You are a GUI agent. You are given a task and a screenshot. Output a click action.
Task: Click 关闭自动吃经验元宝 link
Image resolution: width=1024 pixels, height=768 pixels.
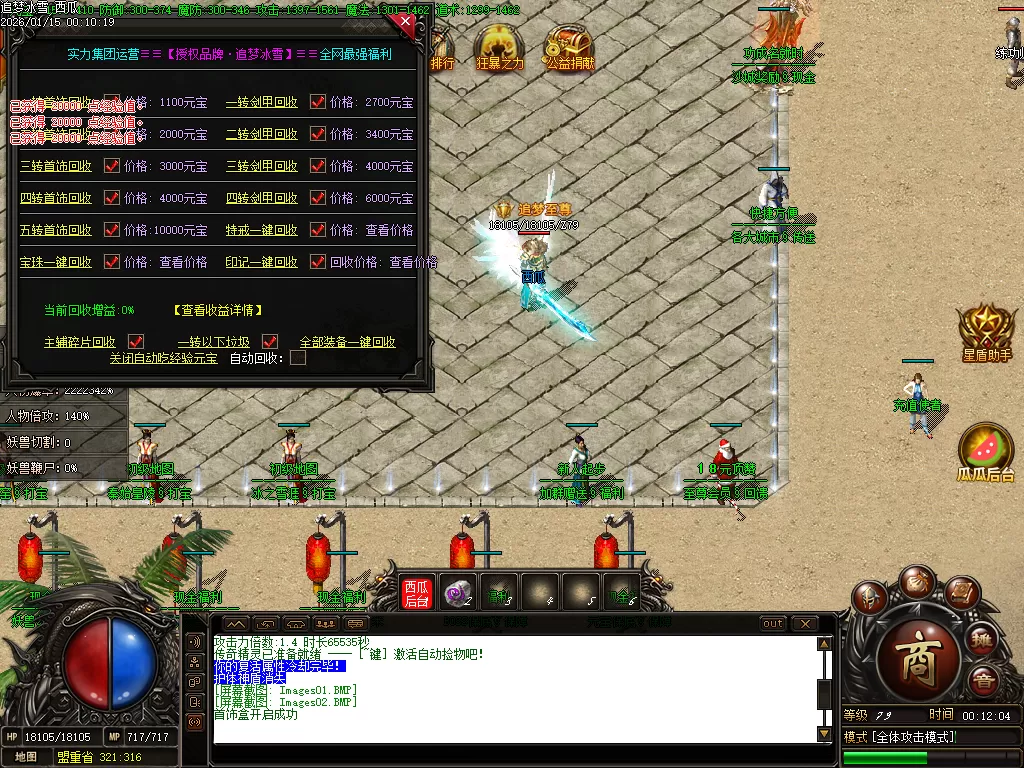click(x=163, y=358)
